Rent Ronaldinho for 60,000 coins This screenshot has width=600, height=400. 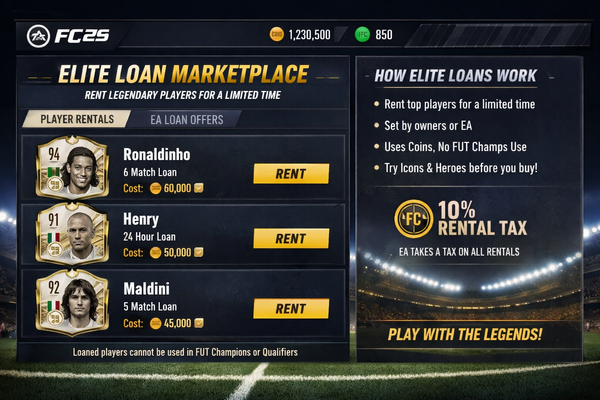click(x=290, y=174)
